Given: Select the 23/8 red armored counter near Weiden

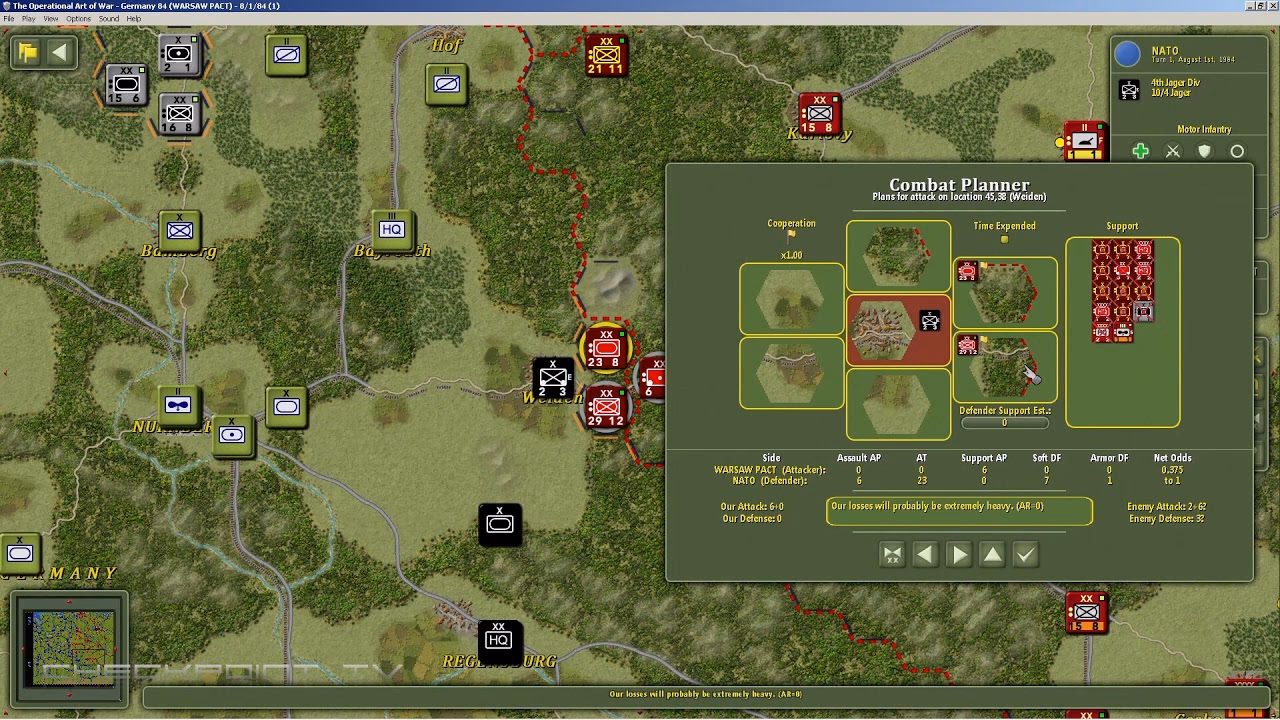Looking at the screenshot, I should pos(604,347).
